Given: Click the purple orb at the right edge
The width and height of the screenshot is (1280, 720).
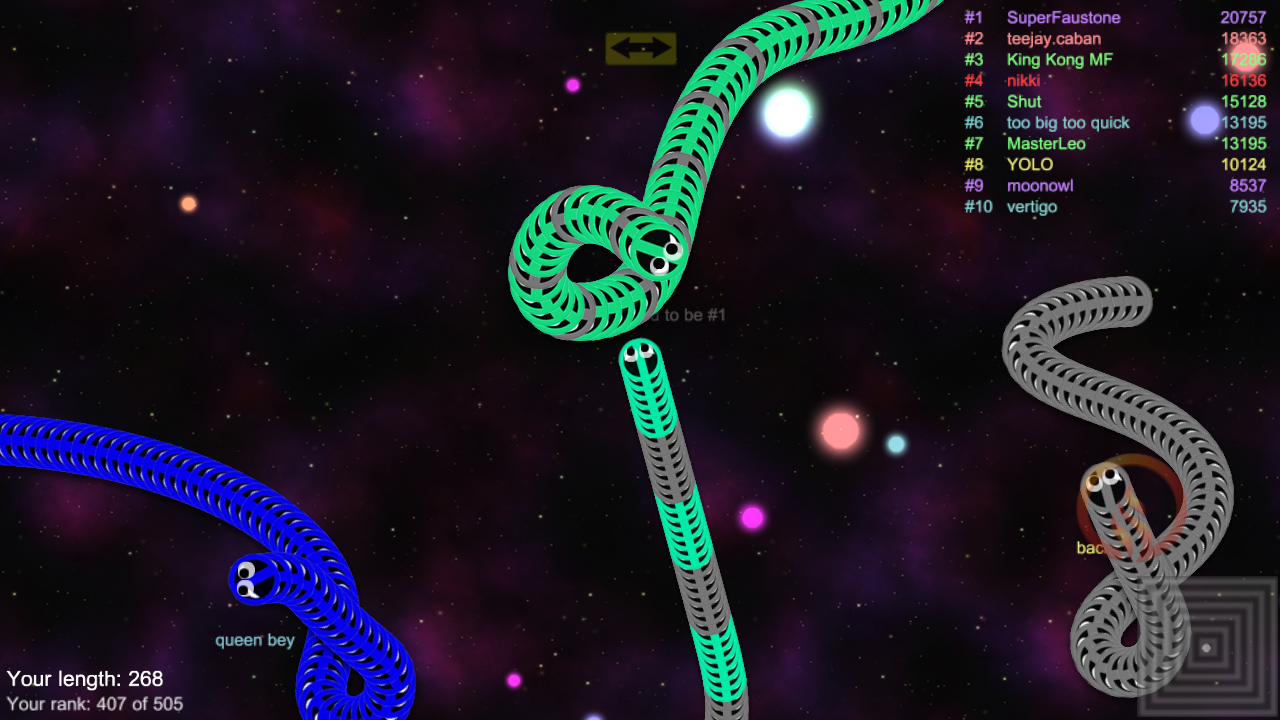Looking at the screenshot, I should [x=1206, y=120].
